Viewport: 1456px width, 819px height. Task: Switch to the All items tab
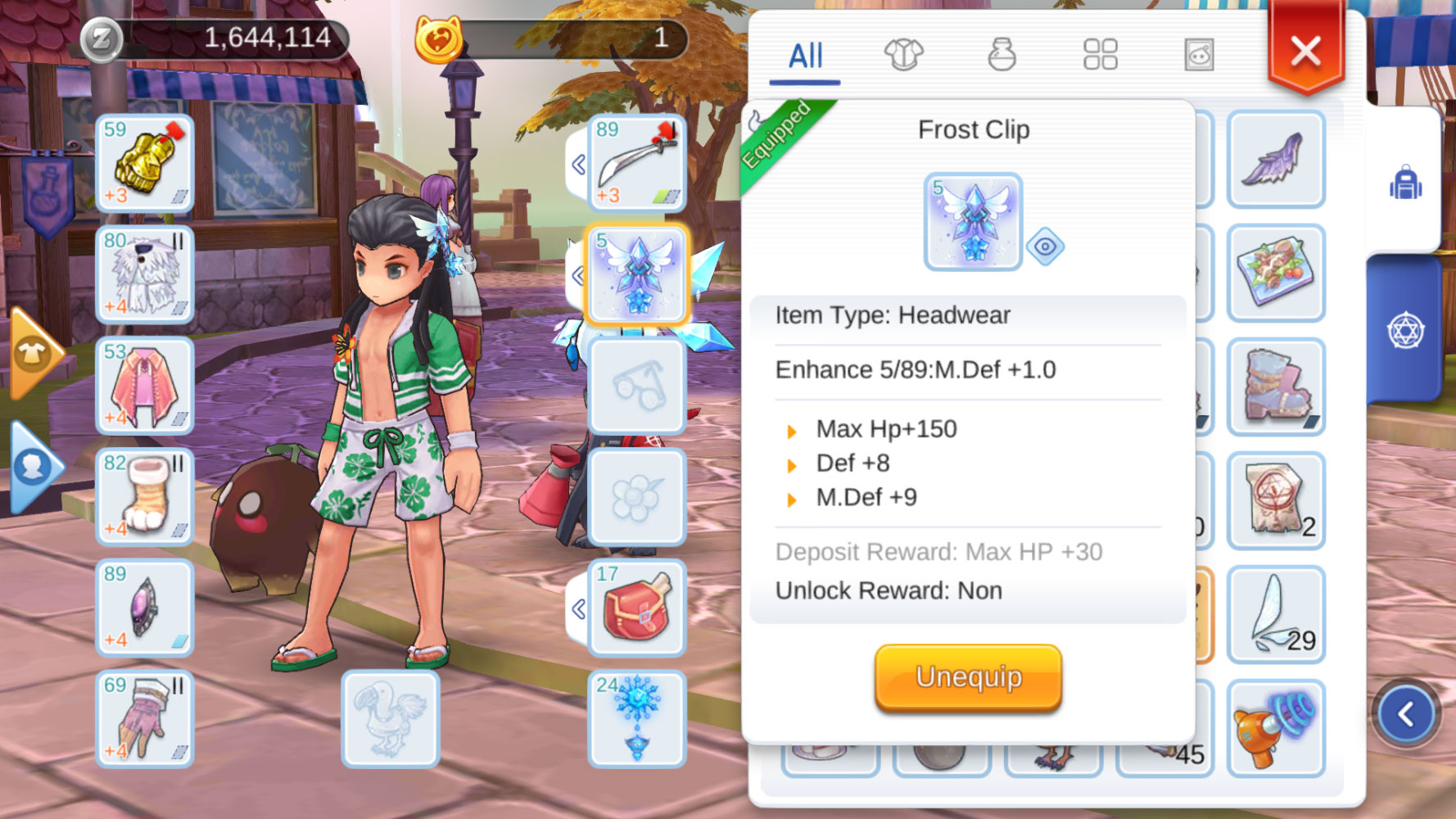(x=805, y=56)
